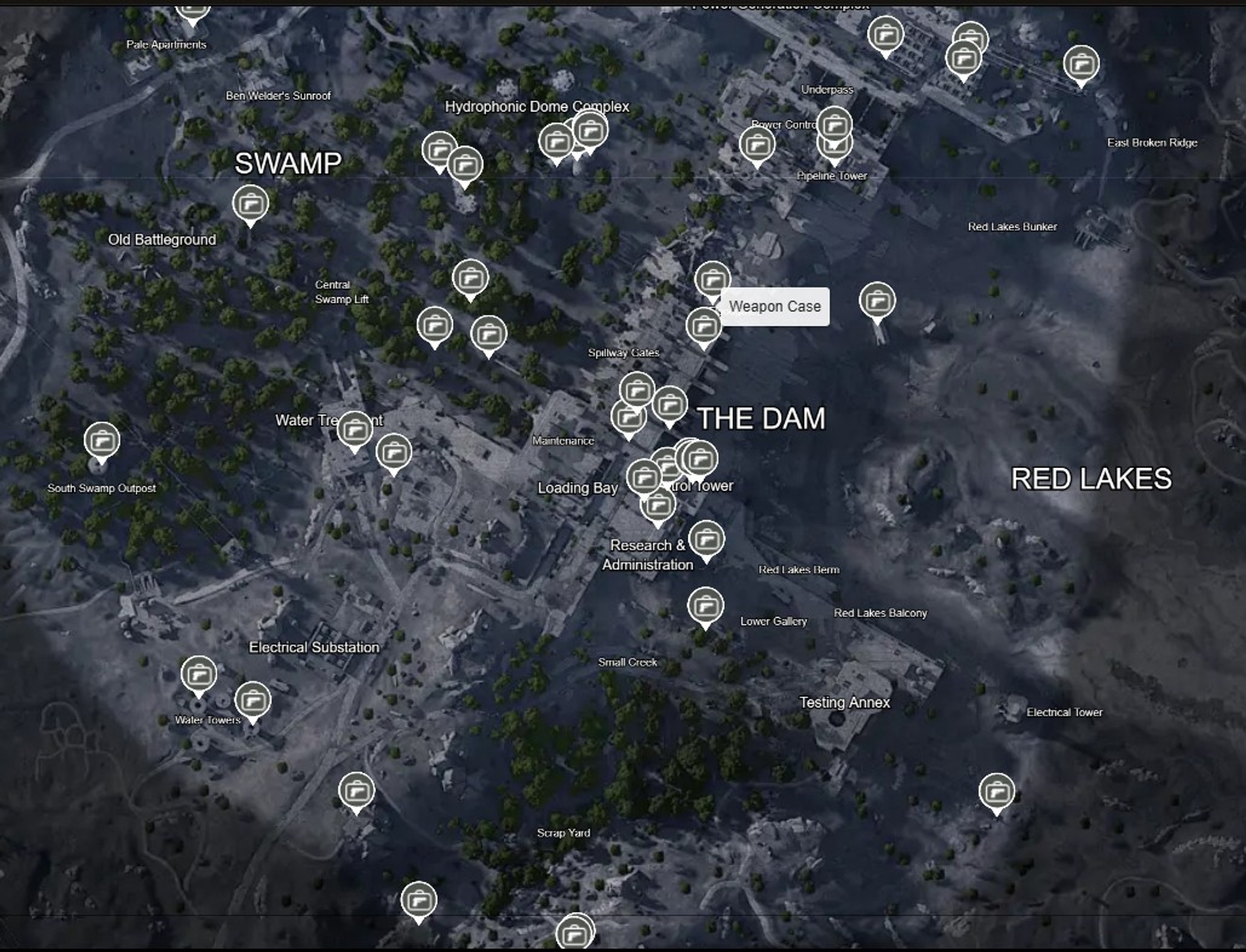1246x952 pixels.
Task: Open the weapon case marker near Power Control
Action: point(757,144)
